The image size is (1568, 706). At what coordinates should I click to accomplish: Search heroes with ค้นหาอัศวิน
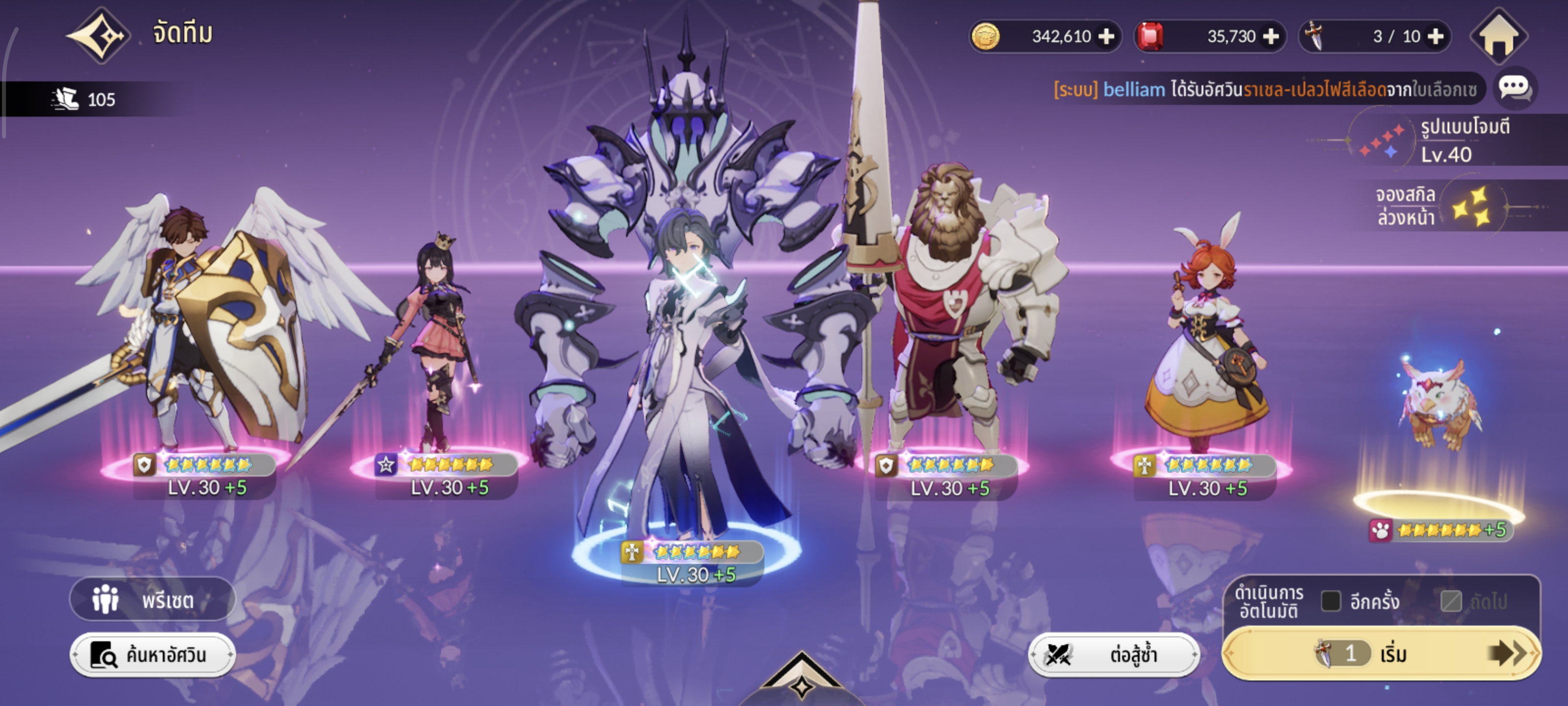pos(152,655)
